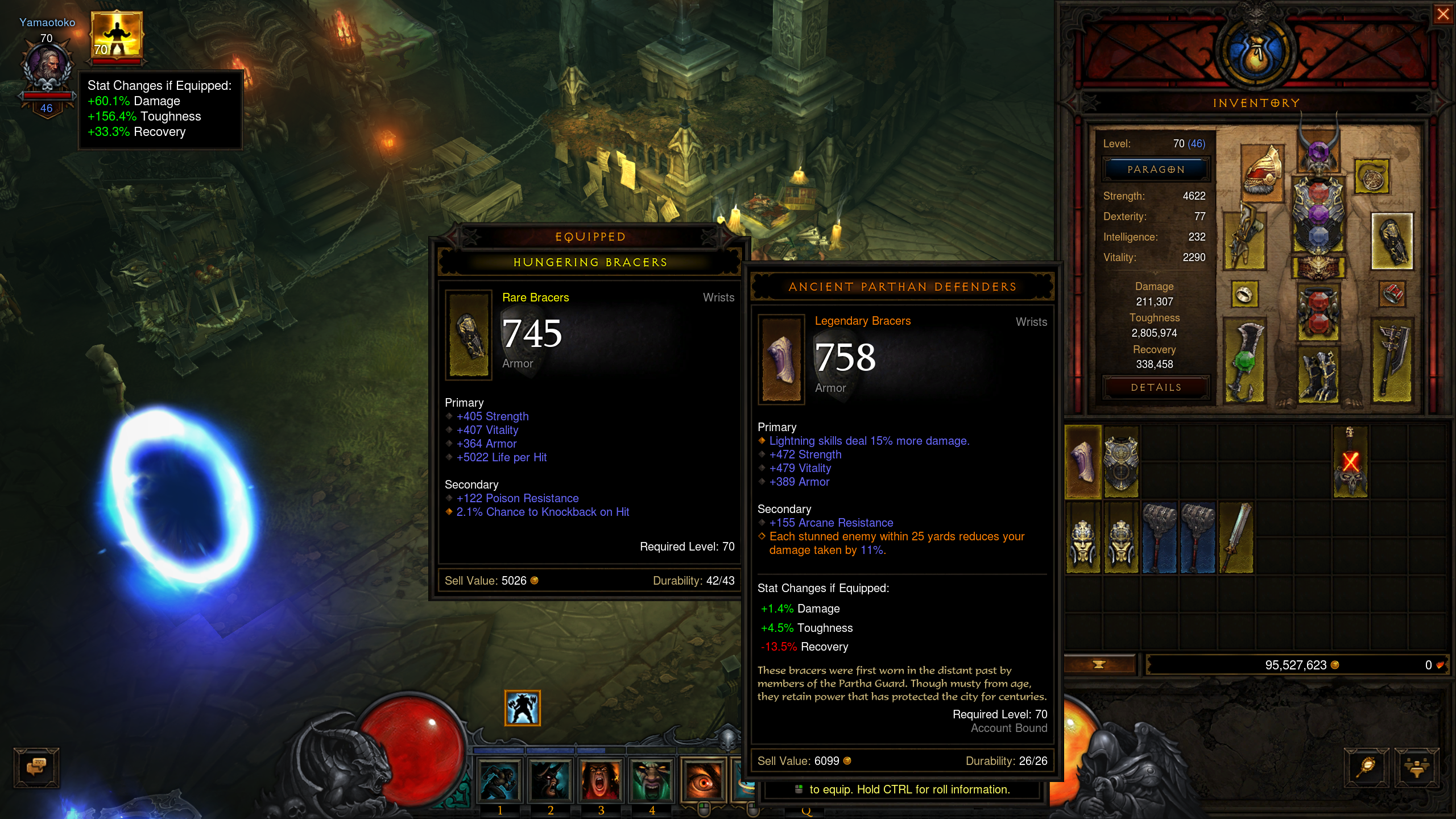
Task: Open the Paragon points window
Action: [1156, 169]
